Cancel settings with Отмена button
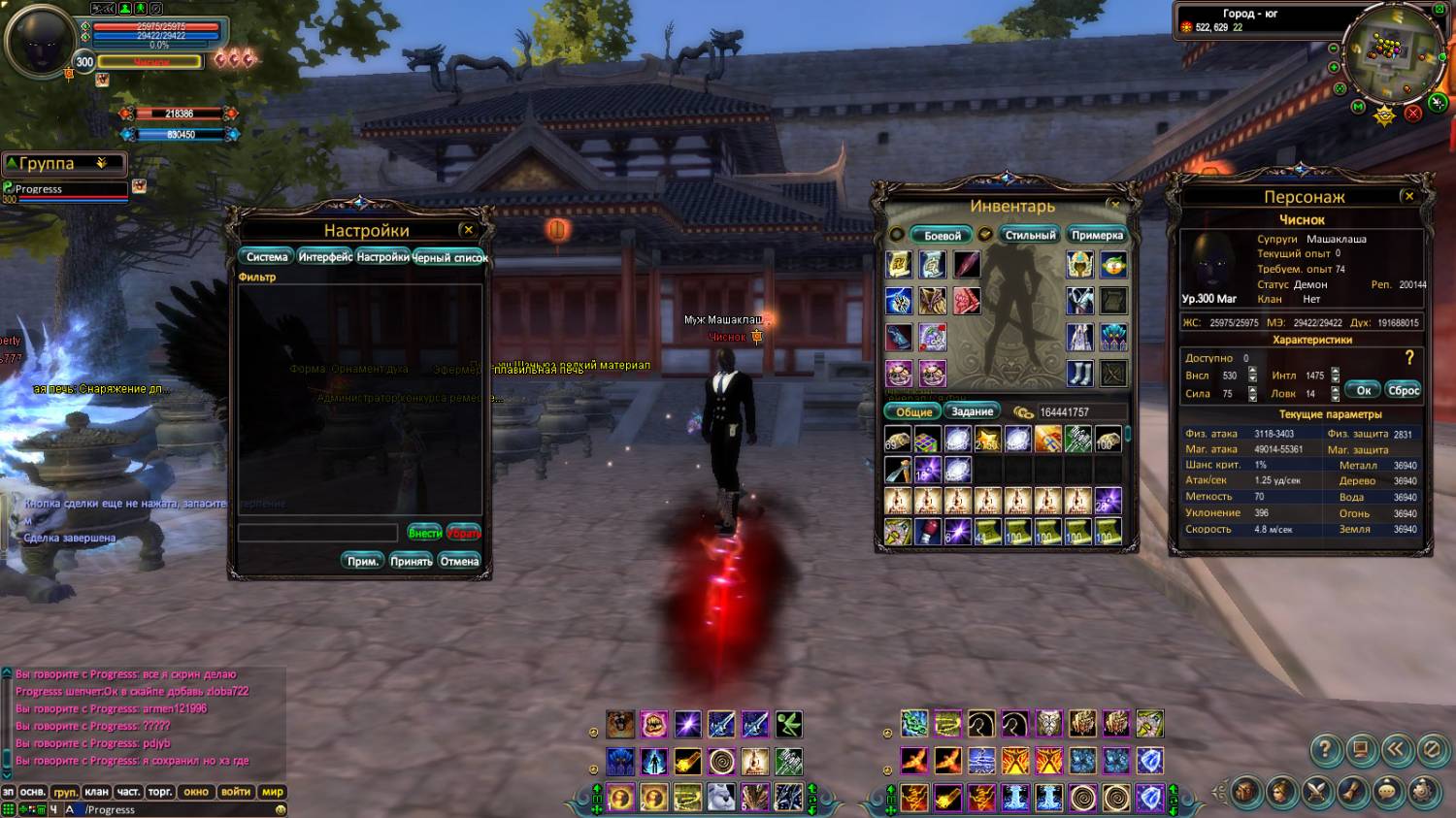The image size is (1456, 818). click(x=459, y=561)
